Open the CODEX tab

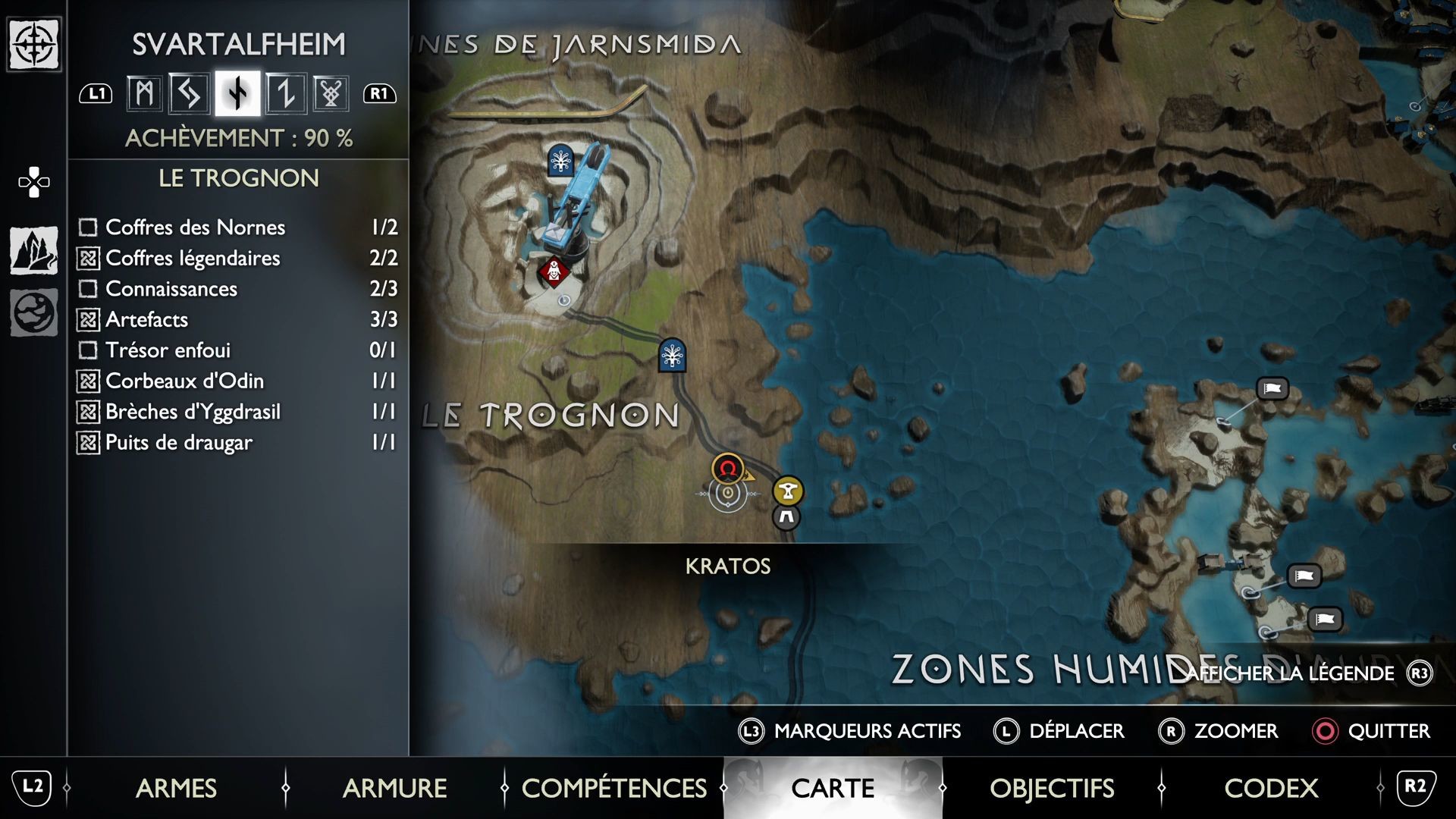(1271, 789)
